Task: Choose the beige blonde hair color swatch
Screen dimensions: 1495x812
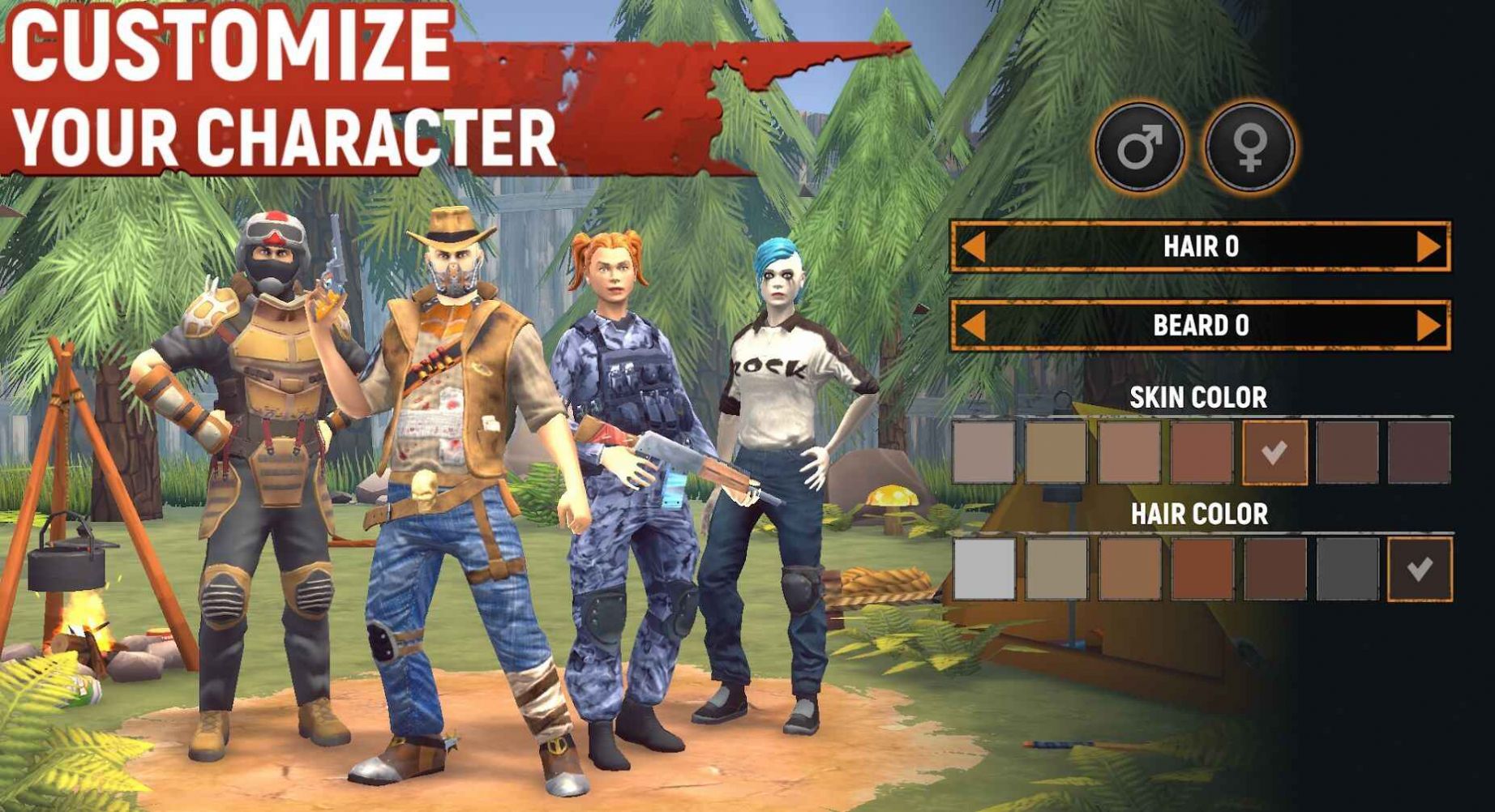Action: pos(1056,569)
